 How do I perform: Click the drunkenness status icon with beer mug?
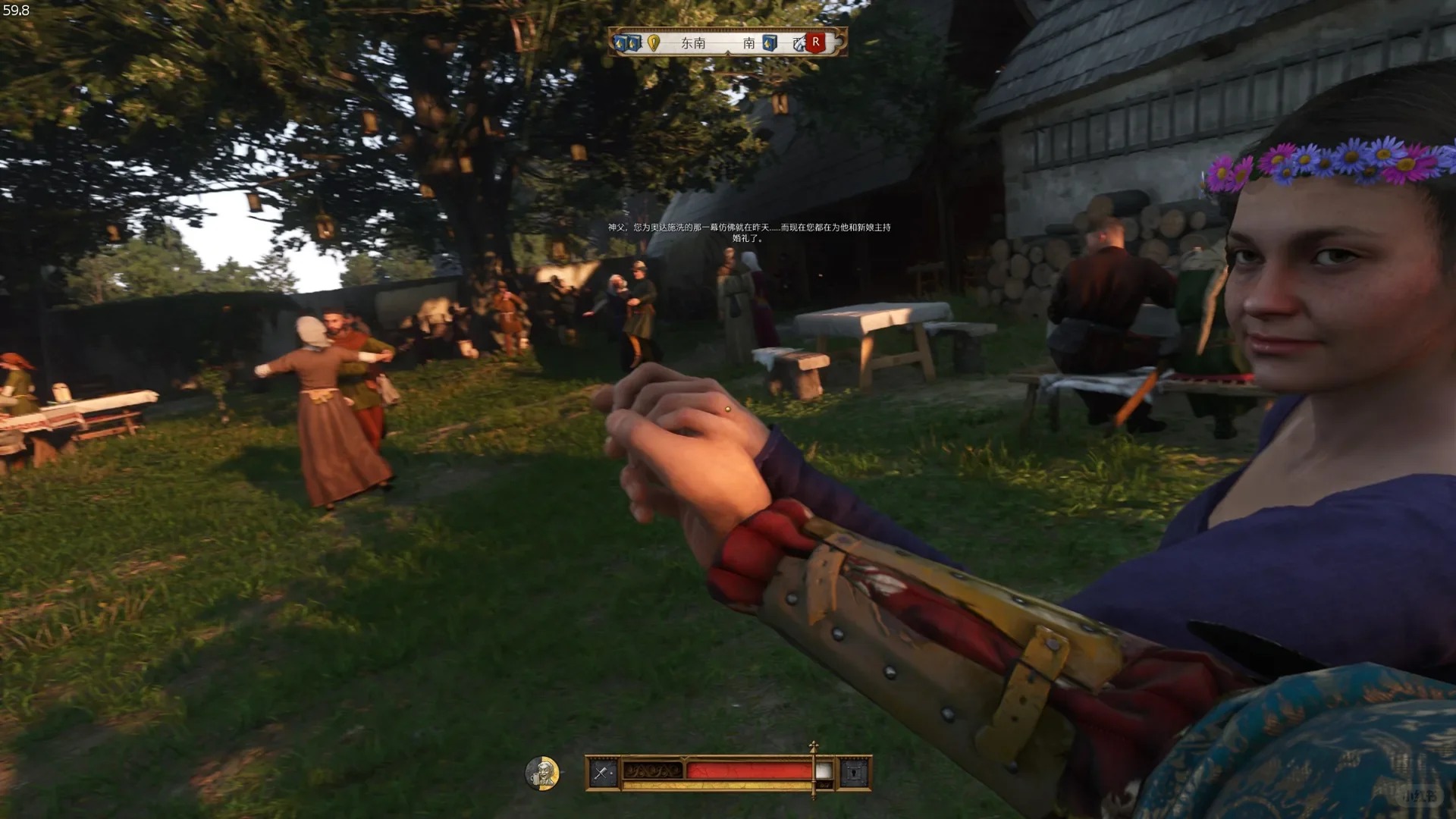click(542, 773)
